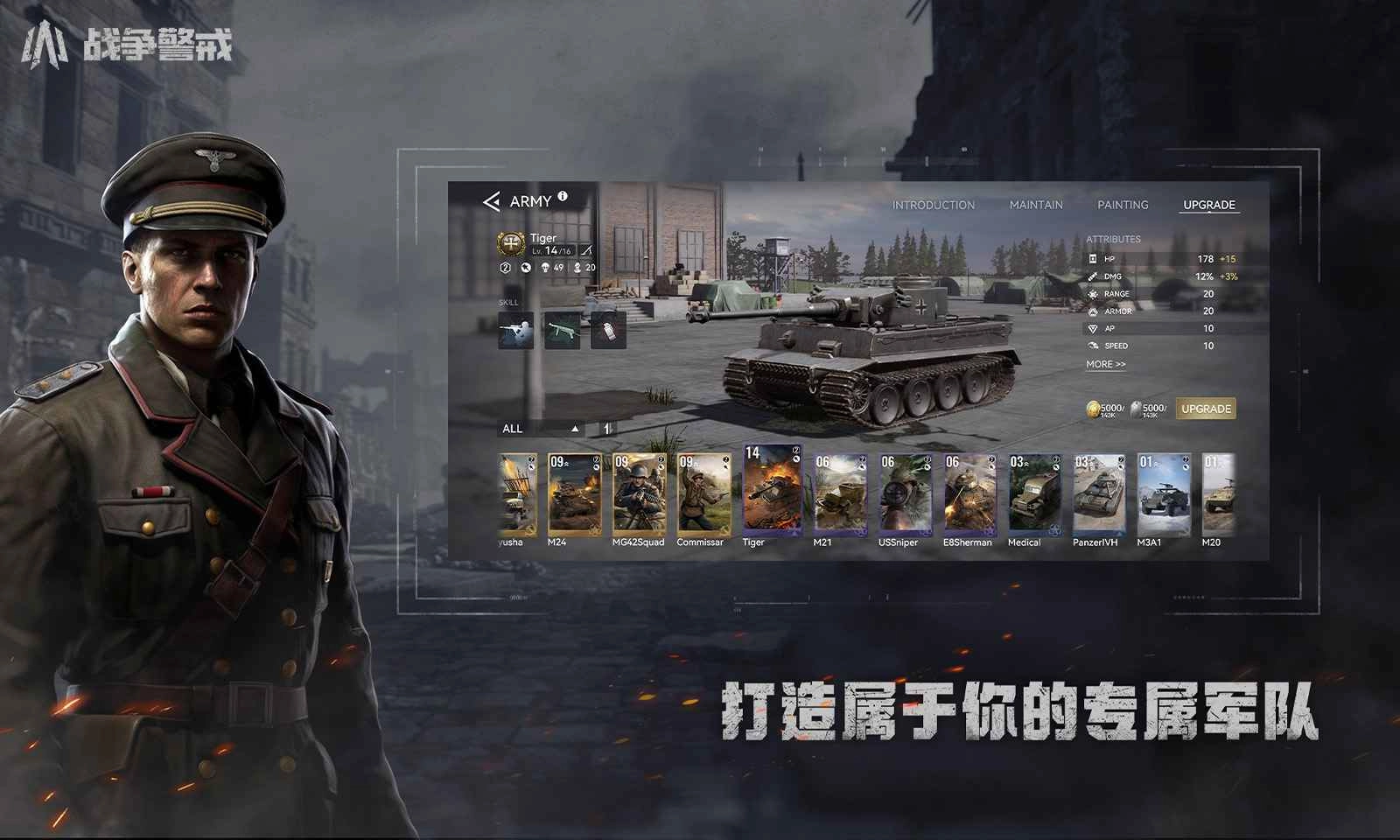Click the HP attribute icon
This screenshot has height=840, width=1400.
(1091, 259)
